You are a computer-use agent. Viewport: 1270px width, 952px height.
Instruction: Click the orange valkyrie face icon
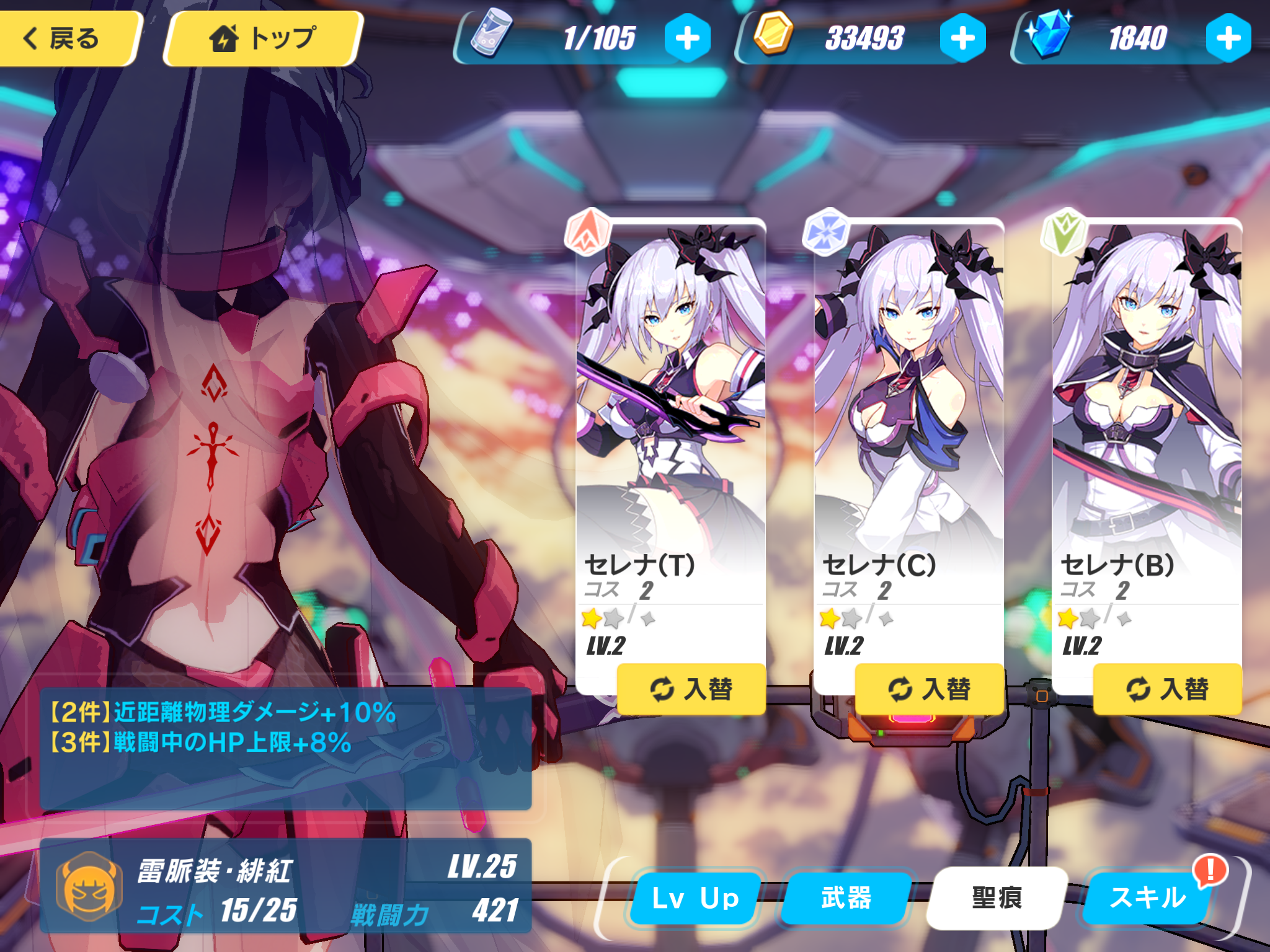[89, 887]
